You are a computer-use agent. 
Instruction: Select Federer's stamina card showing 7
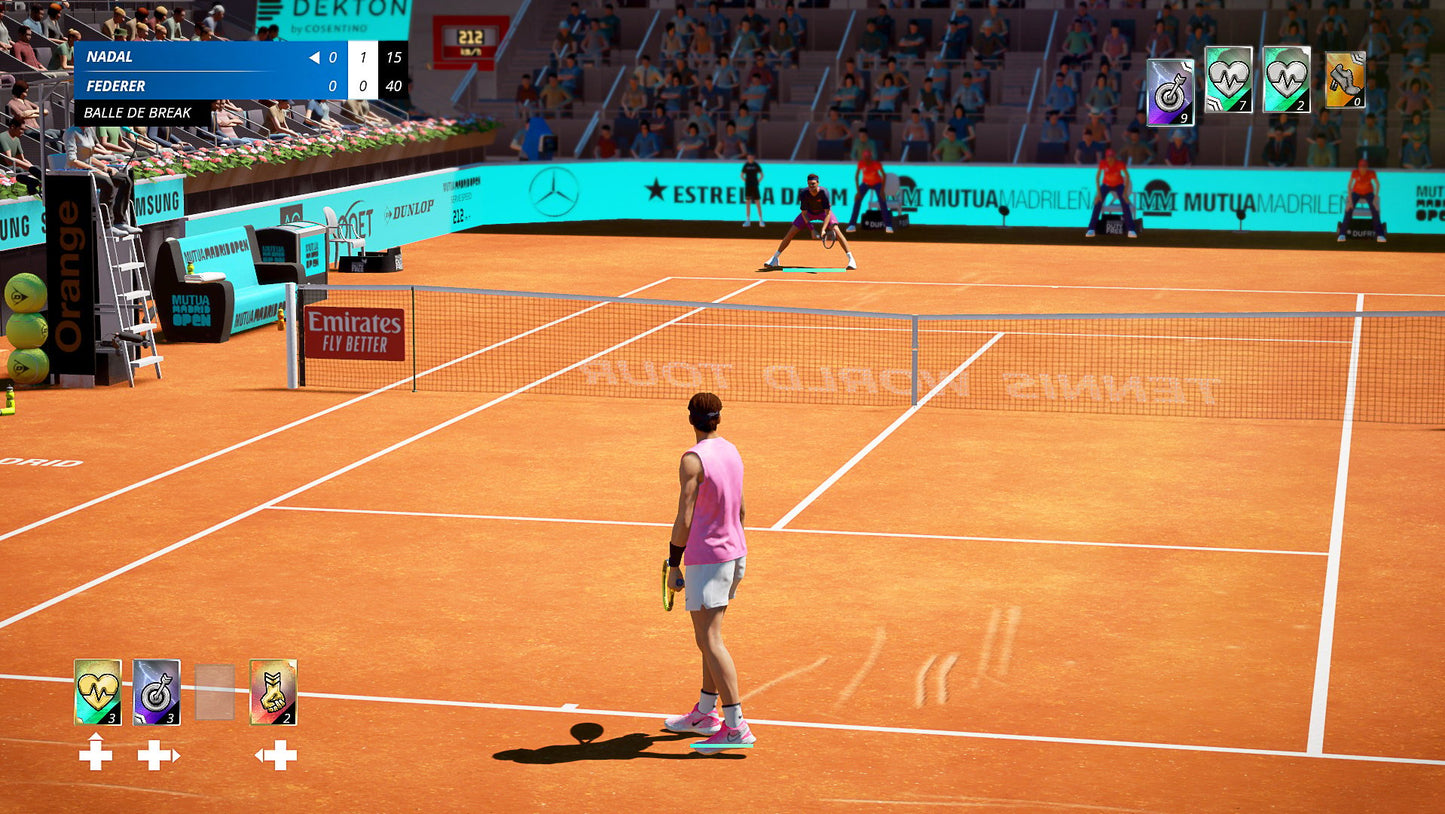1228,80
